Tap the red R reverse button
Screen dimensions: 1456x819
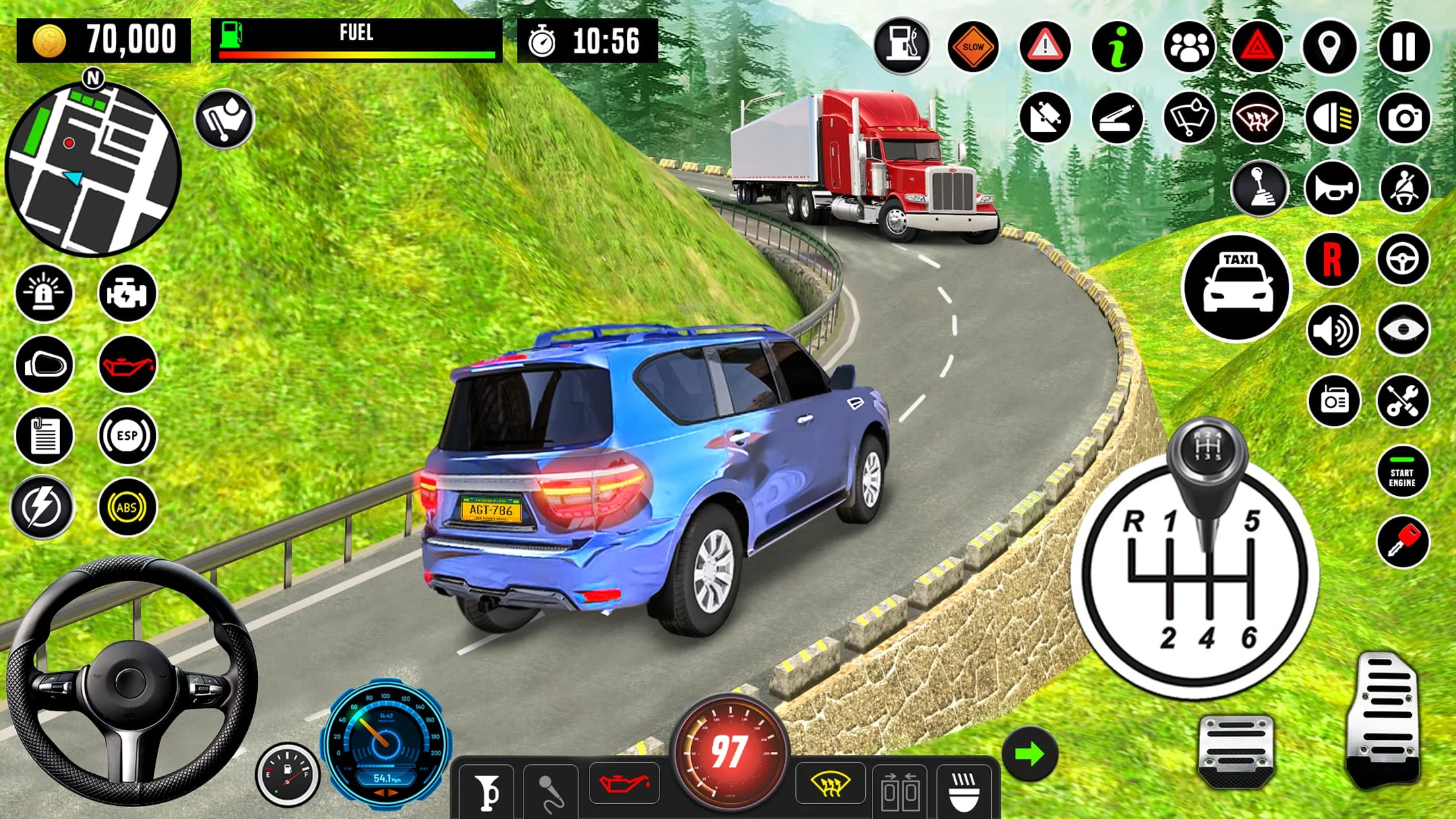coord(1332,258)
